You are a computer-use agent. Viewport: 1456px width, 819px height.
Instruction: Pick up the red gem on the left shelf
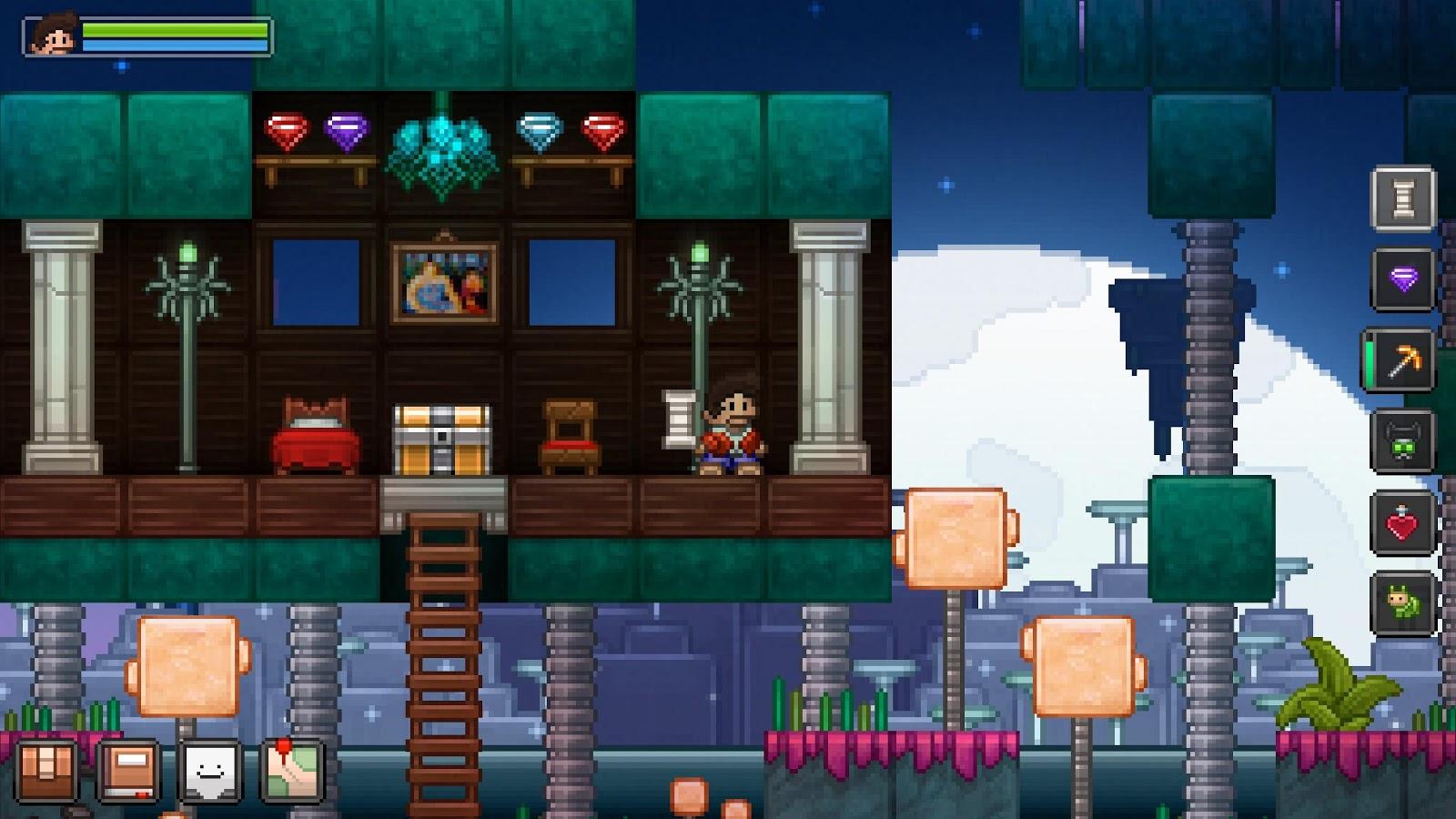286,132
